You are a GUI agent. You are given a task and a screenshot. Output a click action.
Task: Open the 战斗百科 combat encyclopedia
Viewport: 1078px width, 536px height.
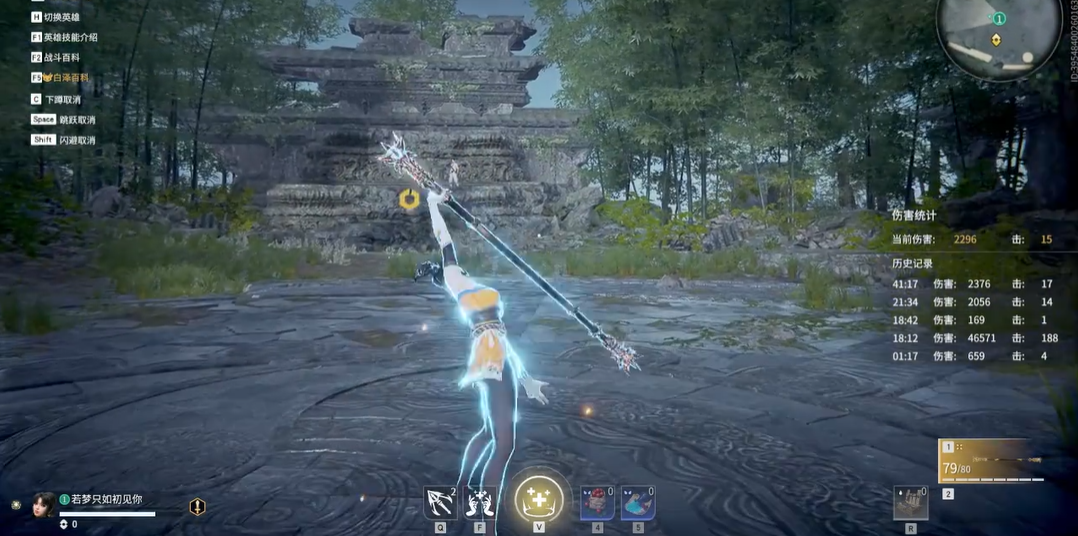(x=61, y=57)
